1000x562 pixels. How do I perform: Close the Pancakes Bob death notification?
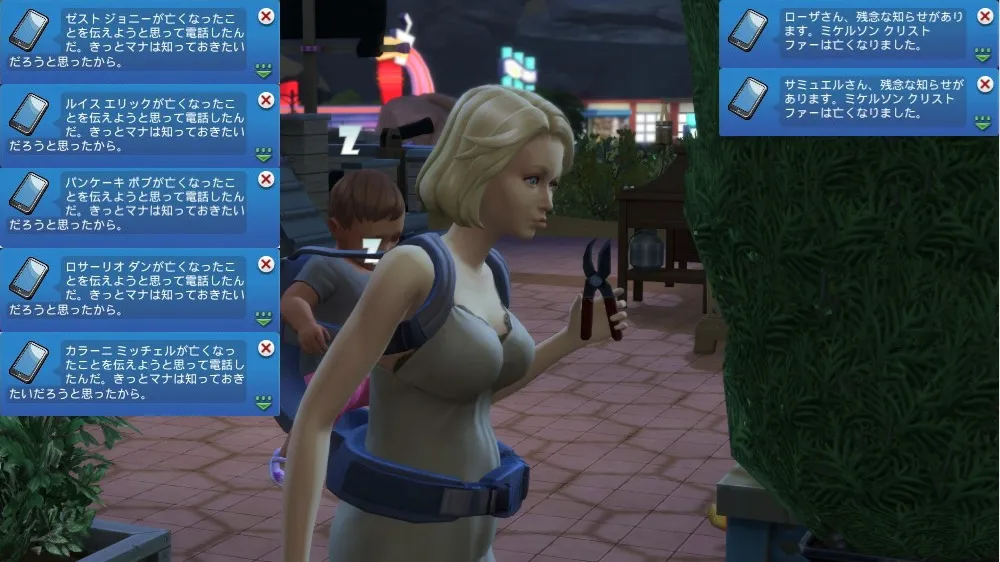(266, 179)
